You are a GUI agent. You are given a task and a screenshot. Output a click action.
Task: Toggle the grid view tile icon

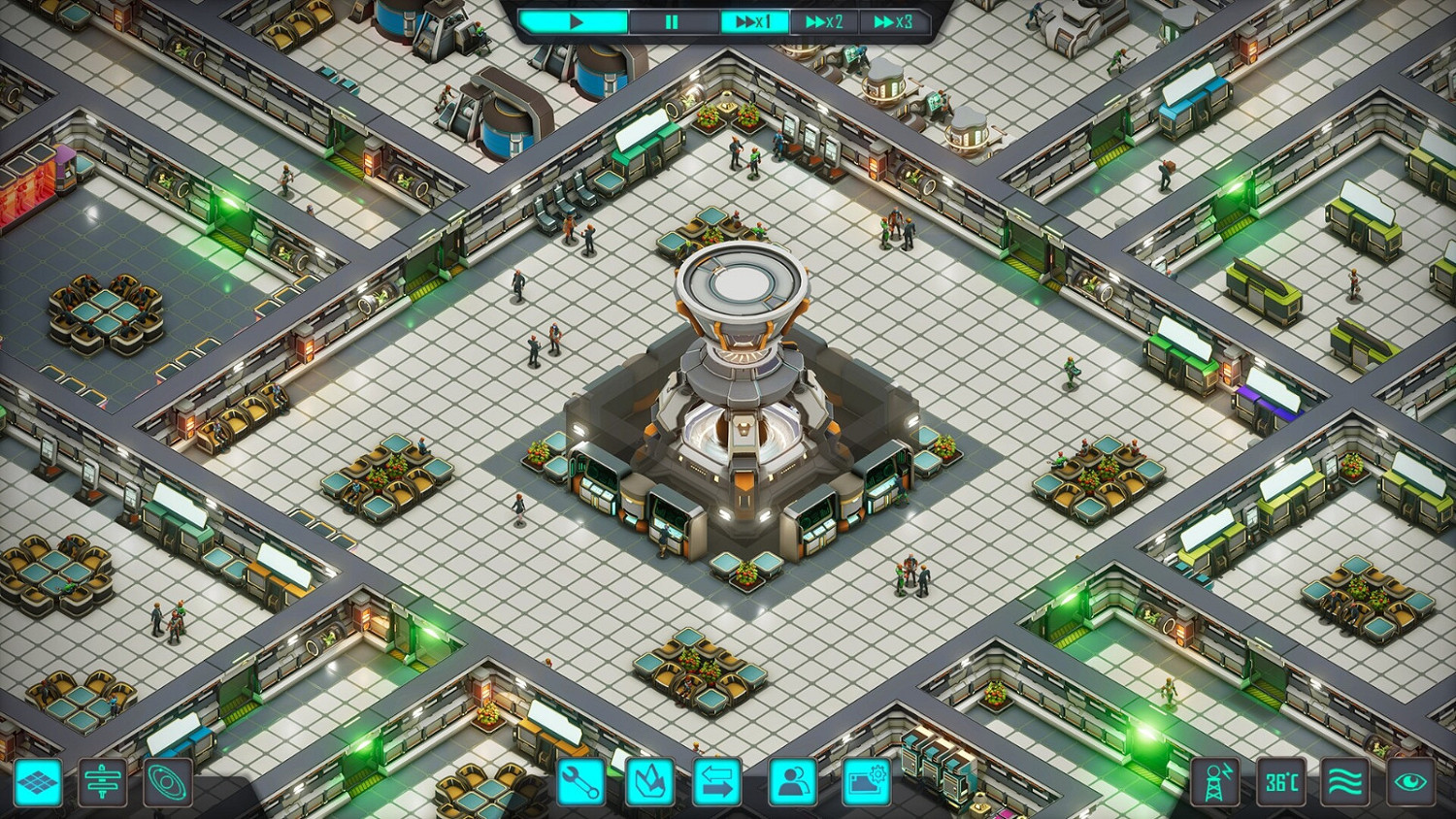pyautogui.click(x=36, y=782)
